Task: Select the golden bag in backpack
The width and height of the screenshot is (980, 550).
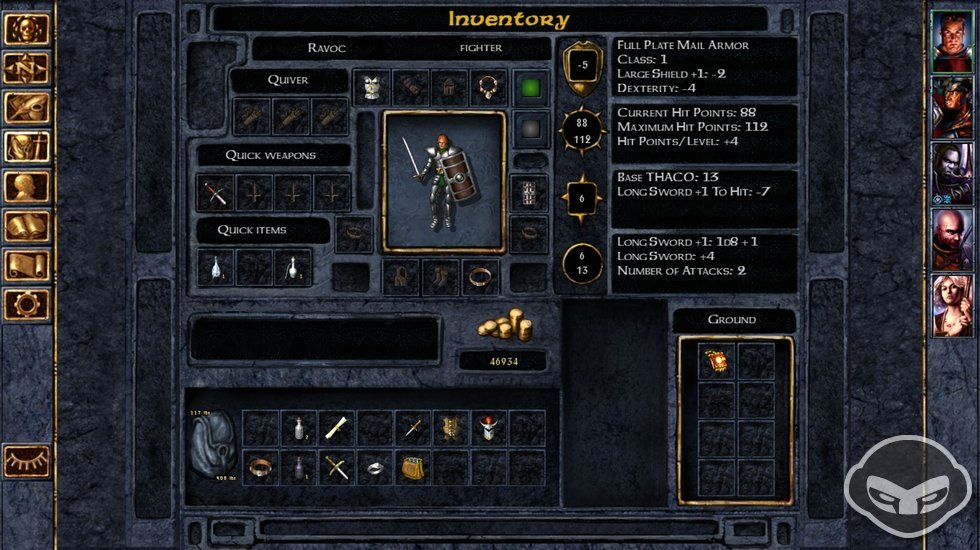Action: coord(412,466)
